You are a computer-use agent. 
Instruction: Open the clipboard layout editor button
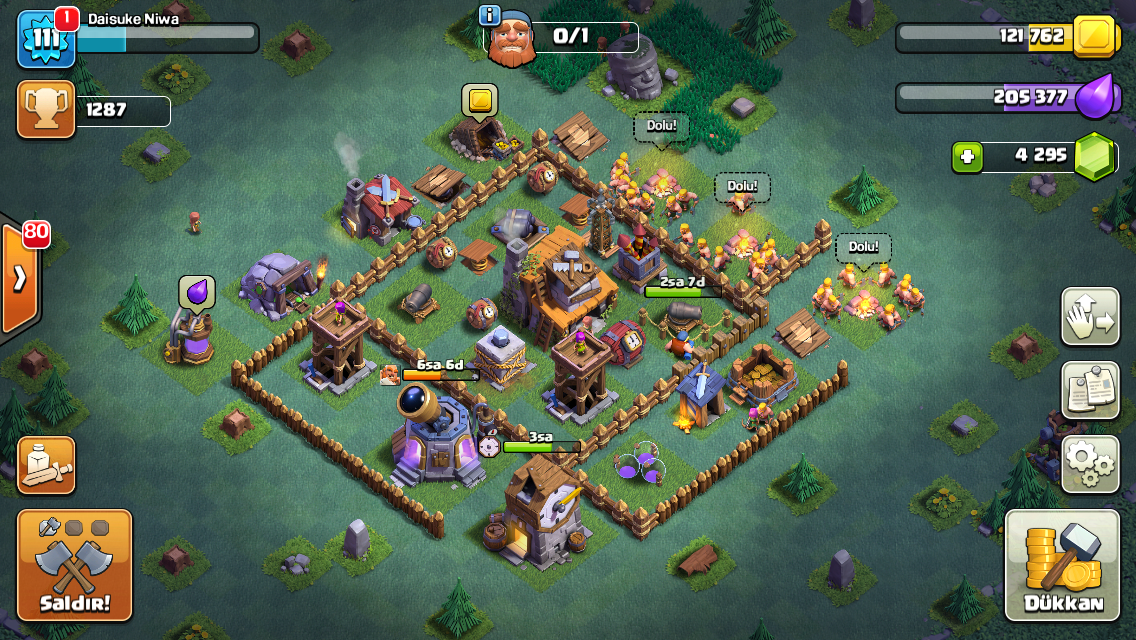[1090, 390]
